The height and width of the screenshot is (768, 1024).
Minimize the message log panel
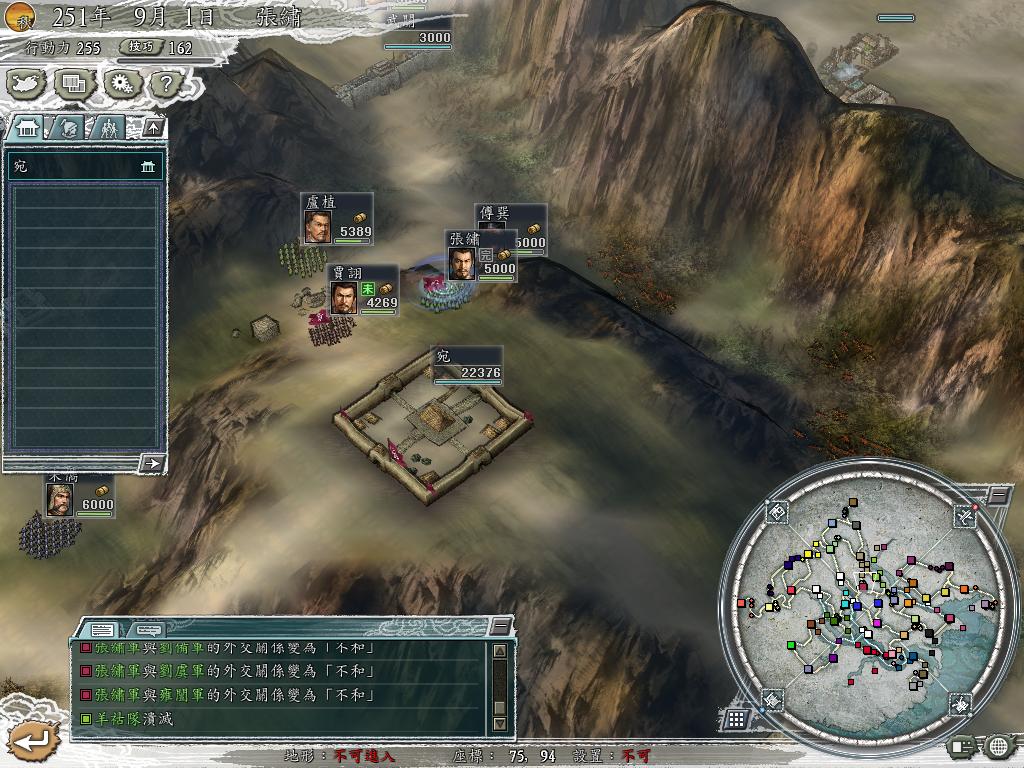[500, 627]
